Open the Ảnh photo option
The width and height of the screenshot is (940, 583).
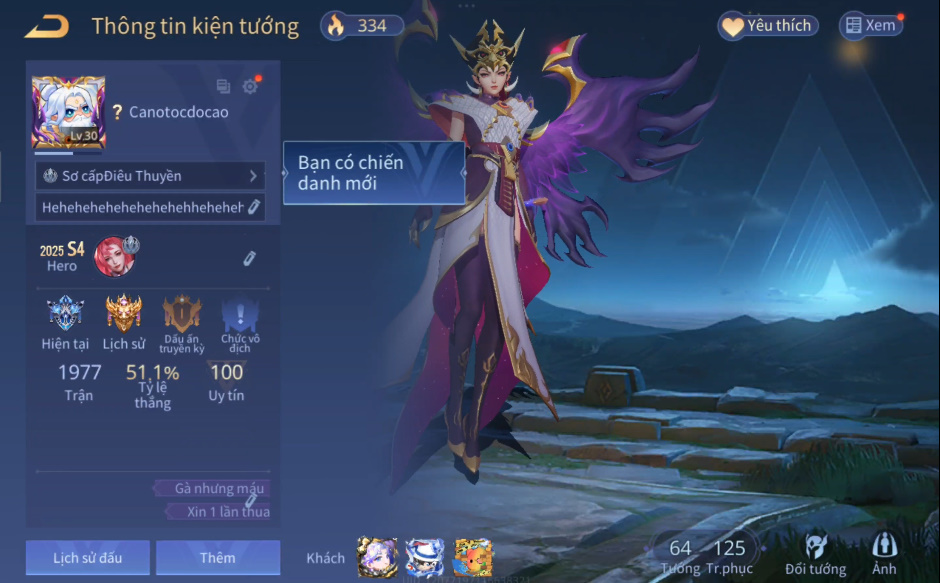pyautogui.click(x=884, y=554)
